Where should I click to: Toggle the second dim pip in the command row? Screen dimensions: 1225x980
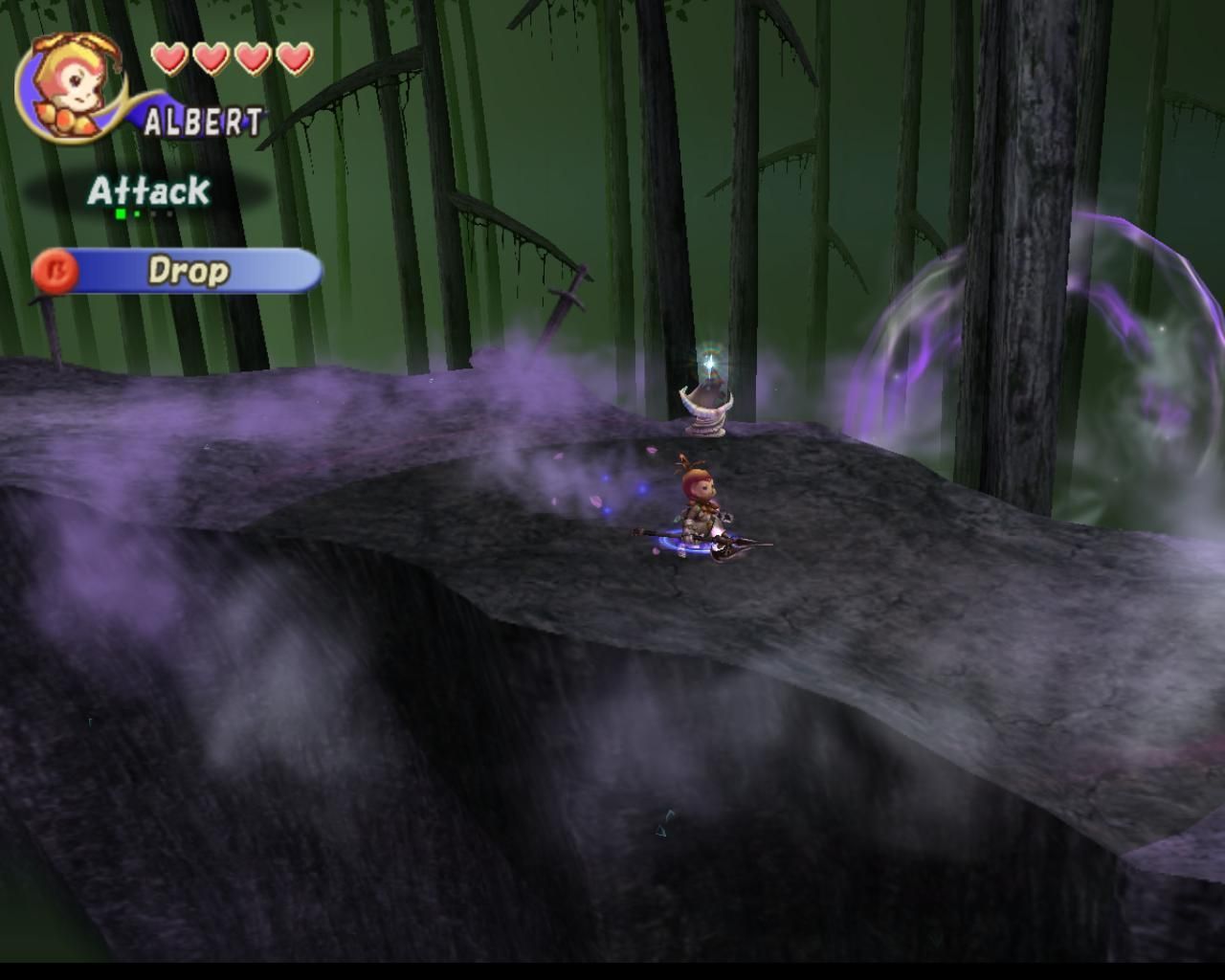137,213
